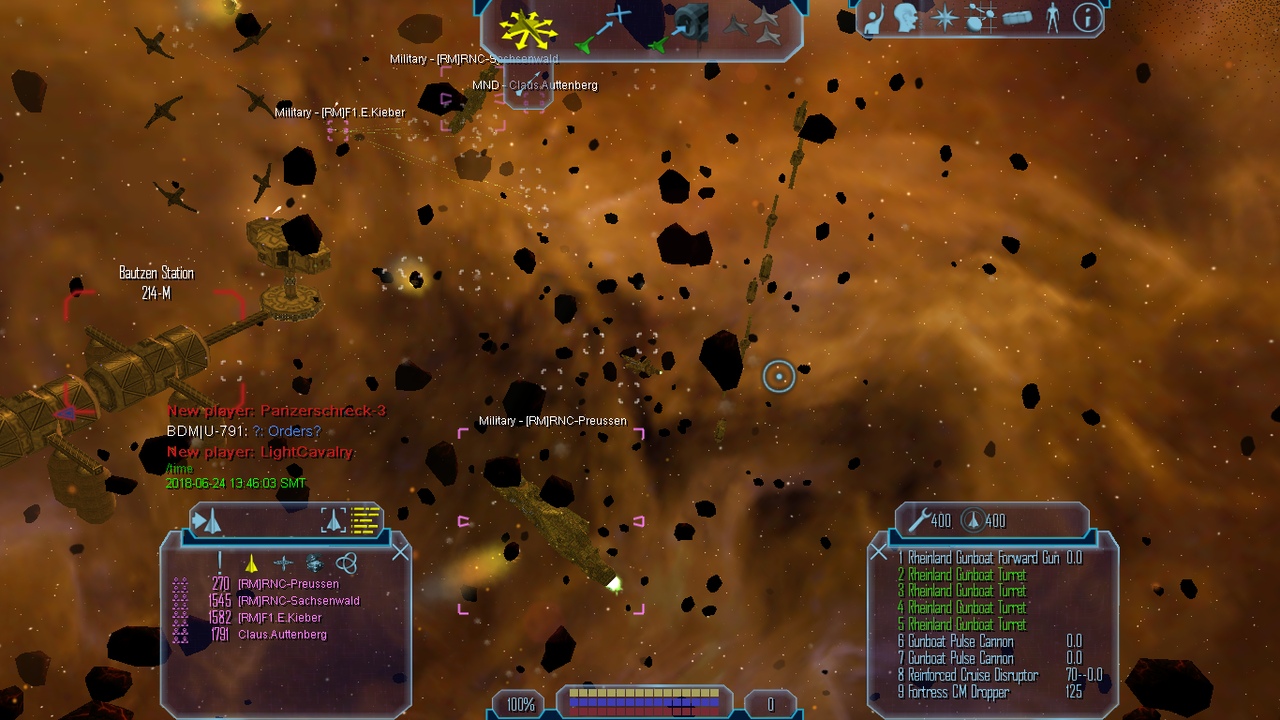The height and width of the screenshot is (720, 1280).
Task: Select [RM]F1.E.Kieber in the contact list
Action: pos(279,618)
